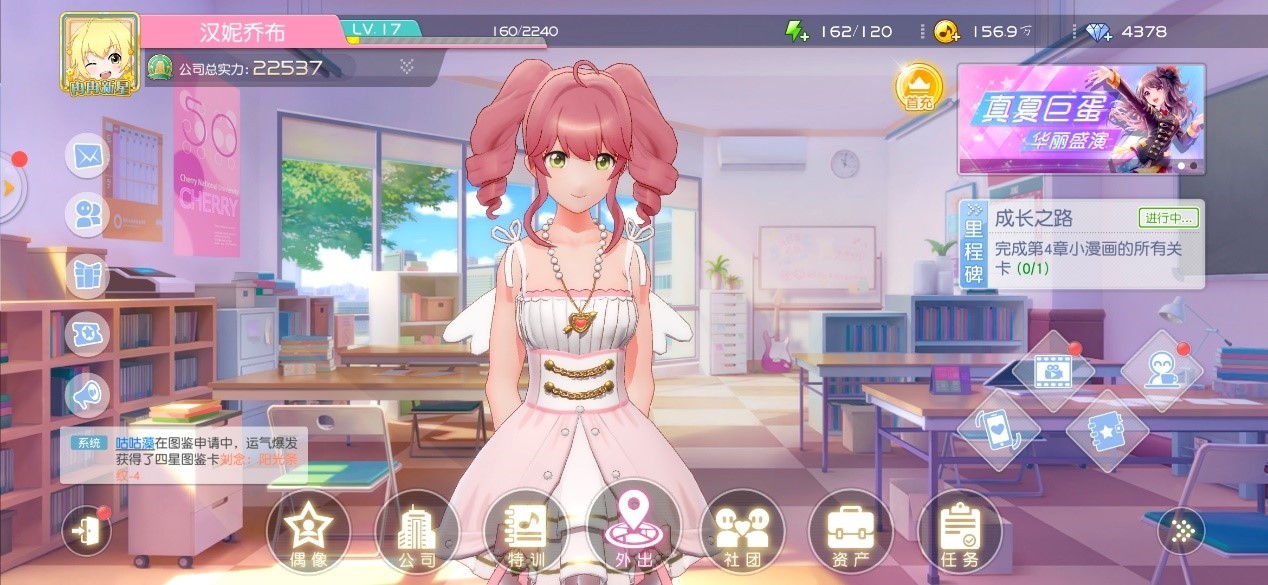This screenshot has width=1268, height=585.
Task: Click the player avatar portrait
Action: tap(99, 52)
